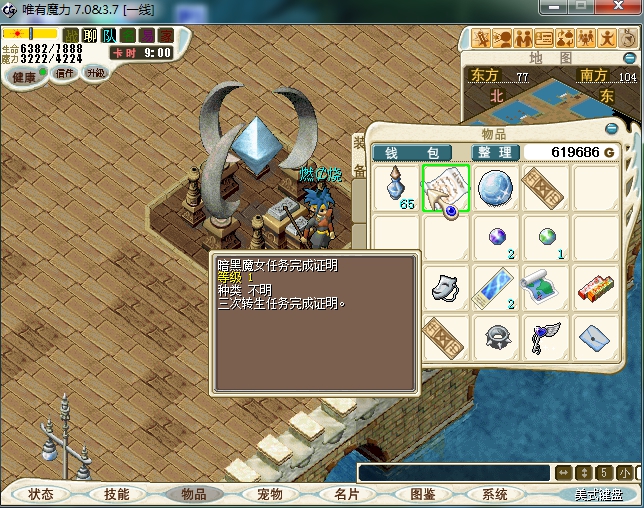Viewport: 644px width, 508px height.
Task: Open the 系统 system menu
Action: (x=495, y=494)
